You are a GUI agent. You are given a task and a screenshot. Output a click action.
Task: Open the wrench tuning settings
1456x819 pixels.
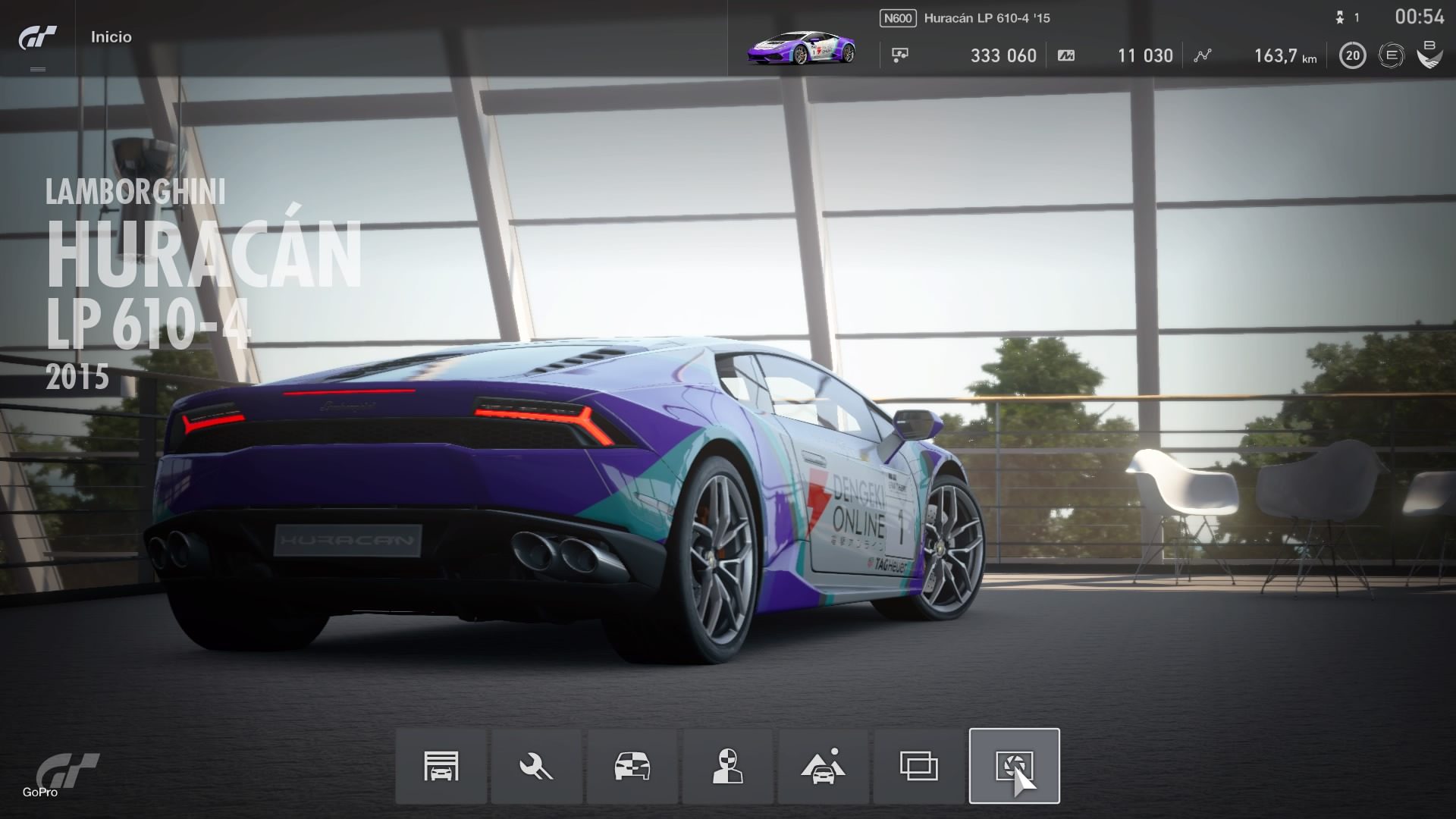[536, 766]
